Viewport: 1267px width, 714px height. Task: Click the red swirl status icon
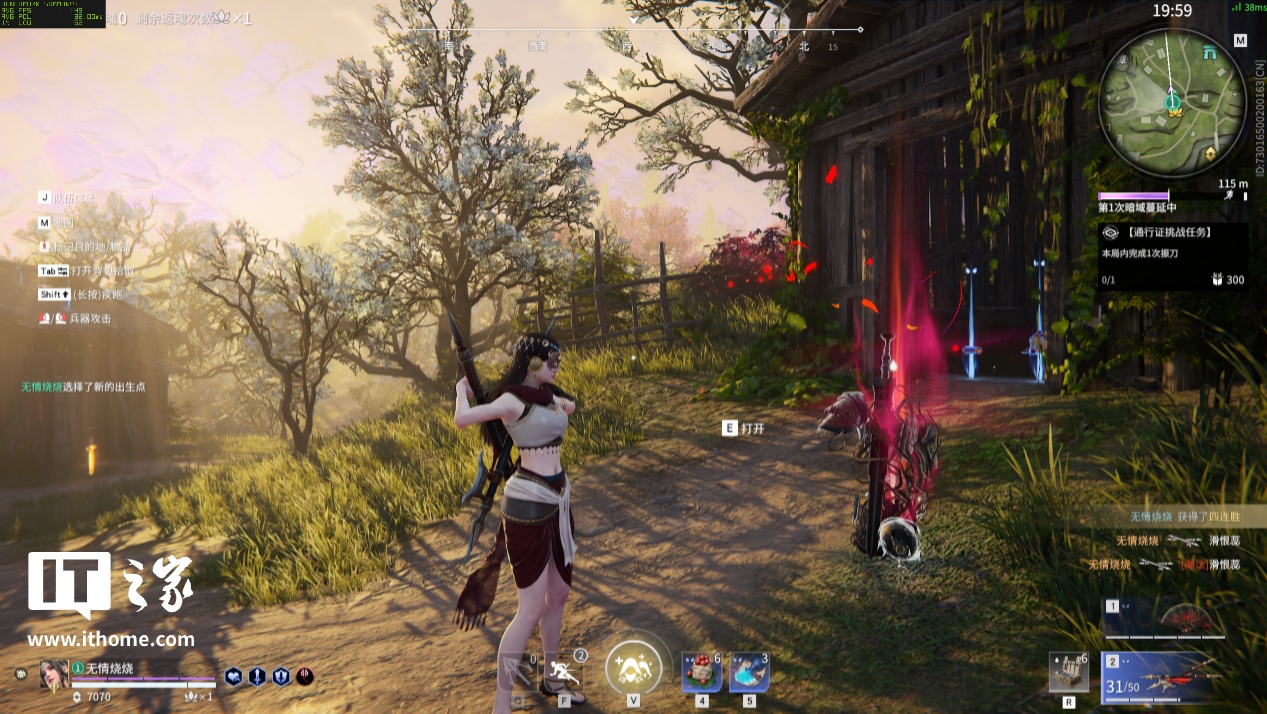click(x=305, y=677)
